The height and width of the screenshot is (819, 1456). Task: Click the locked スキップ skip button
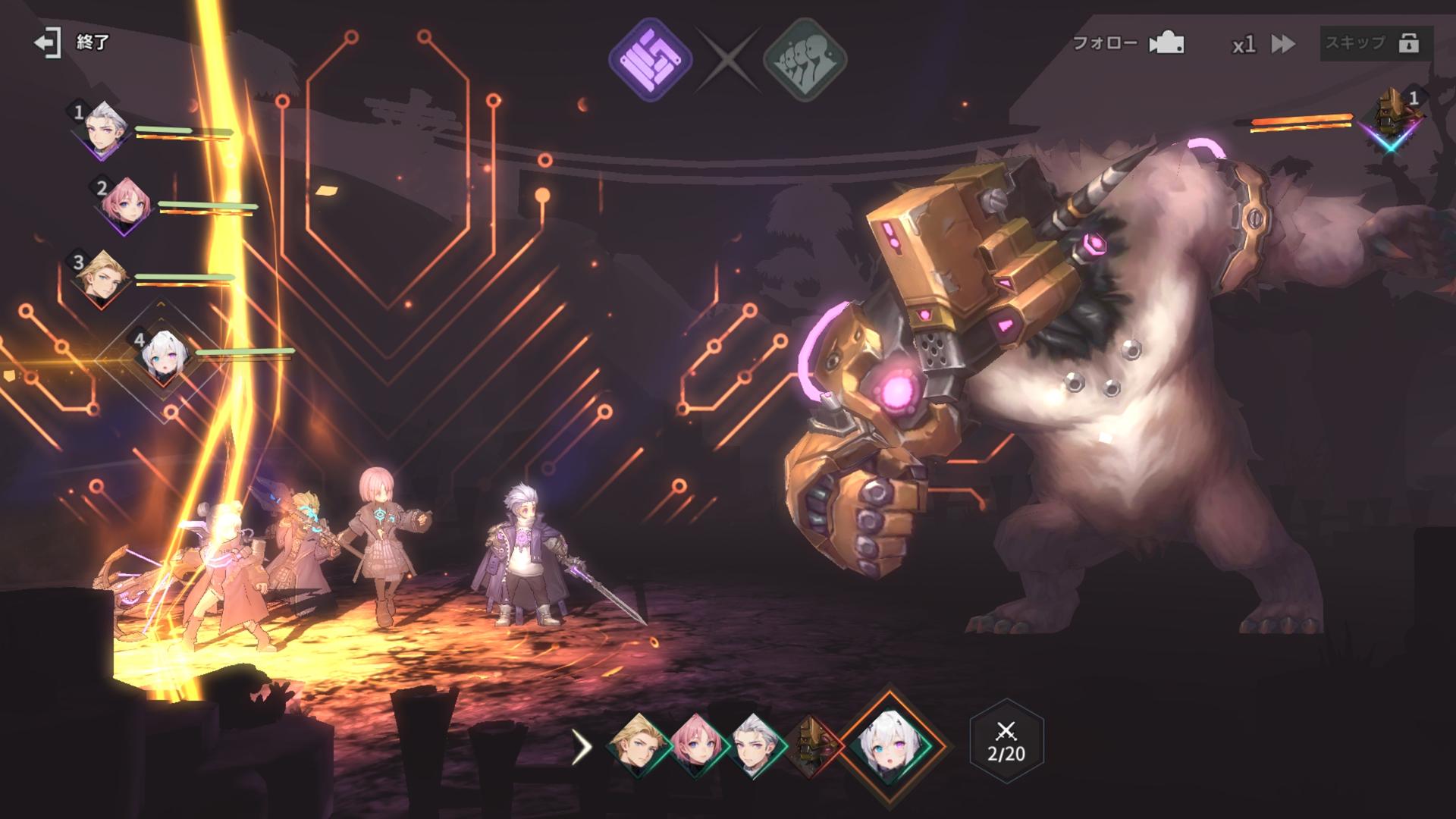click(x=1376, y=43)
